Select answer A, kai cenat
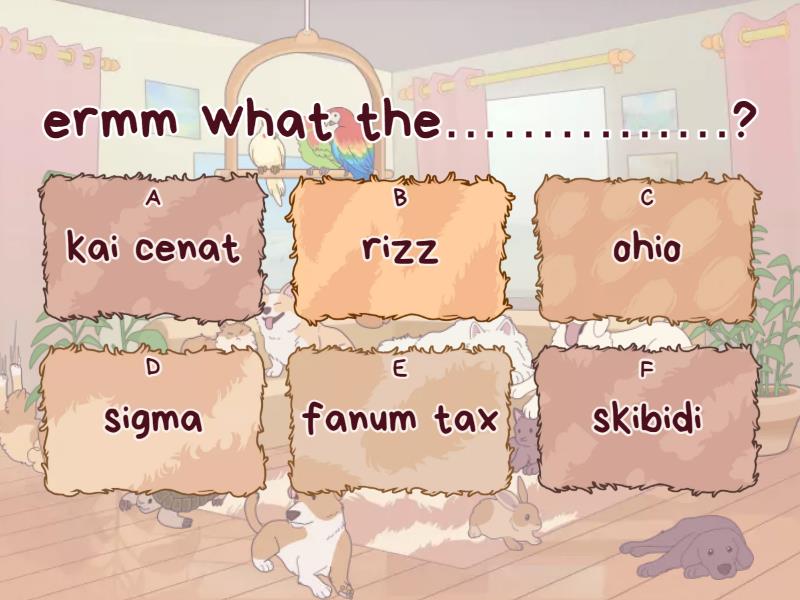 tap(153, 247)
